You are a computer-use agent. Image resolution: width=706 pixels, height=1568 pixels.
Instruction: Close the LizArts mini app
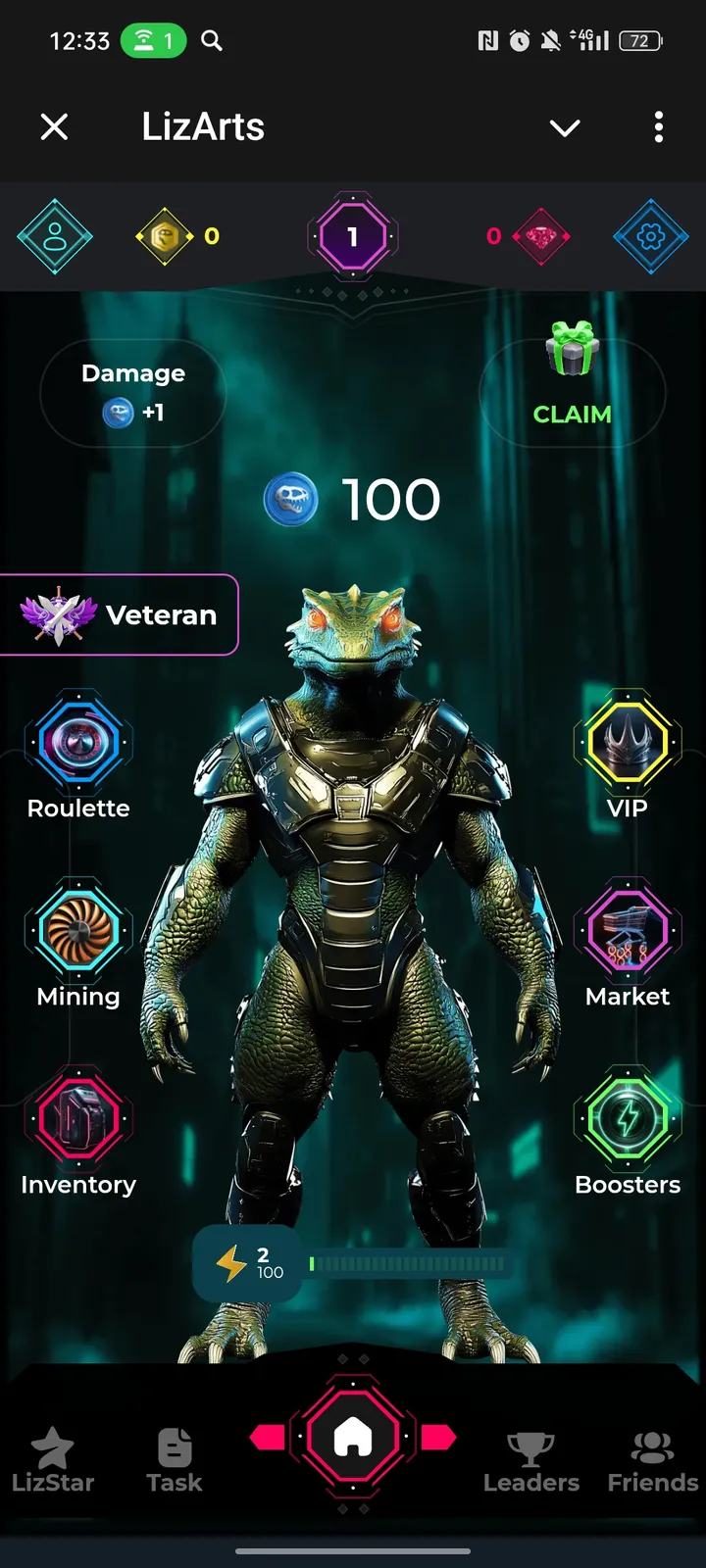click(55, 126)
